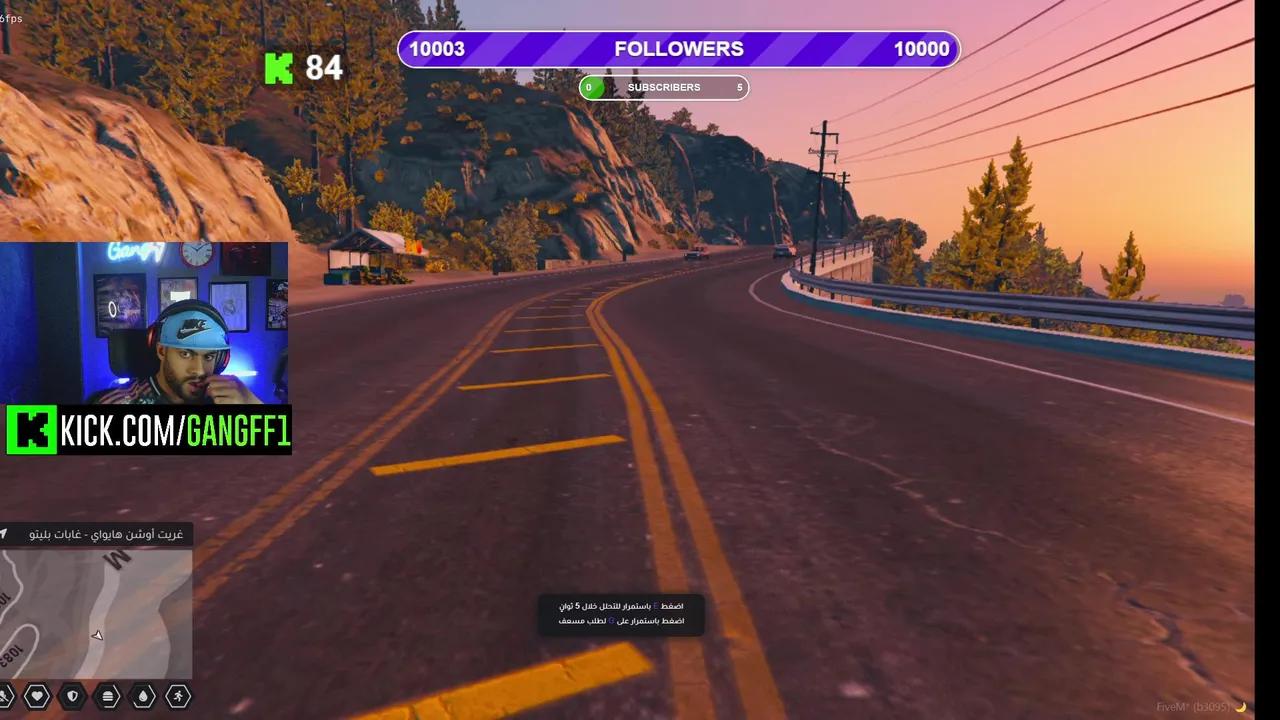Viewport: 1280px width, 720px height.
Task: Select the hunger burger status icon
Action: (107, 696)
